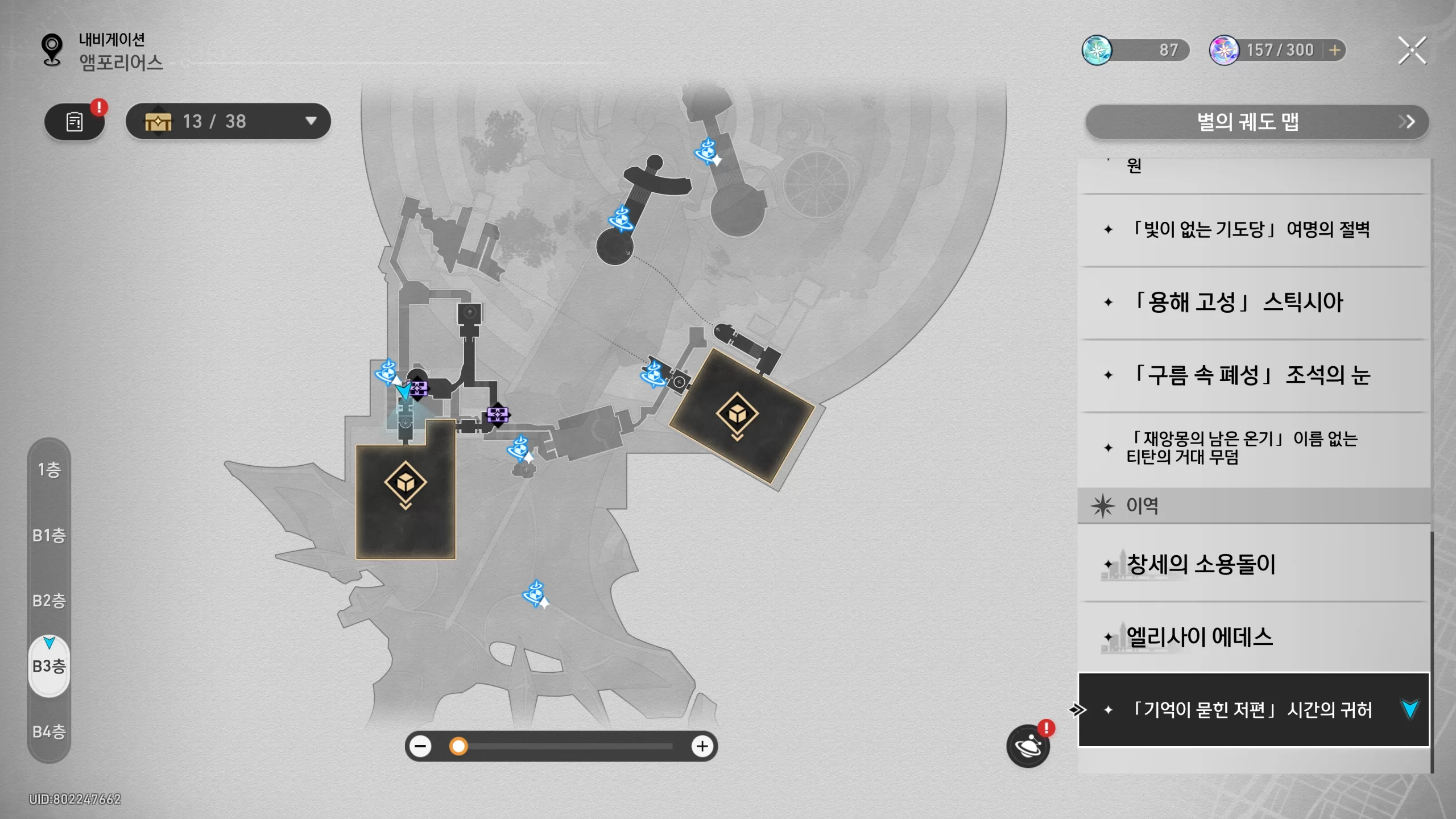Select floor B4층

pyautogui.click(x=49, y=731)
